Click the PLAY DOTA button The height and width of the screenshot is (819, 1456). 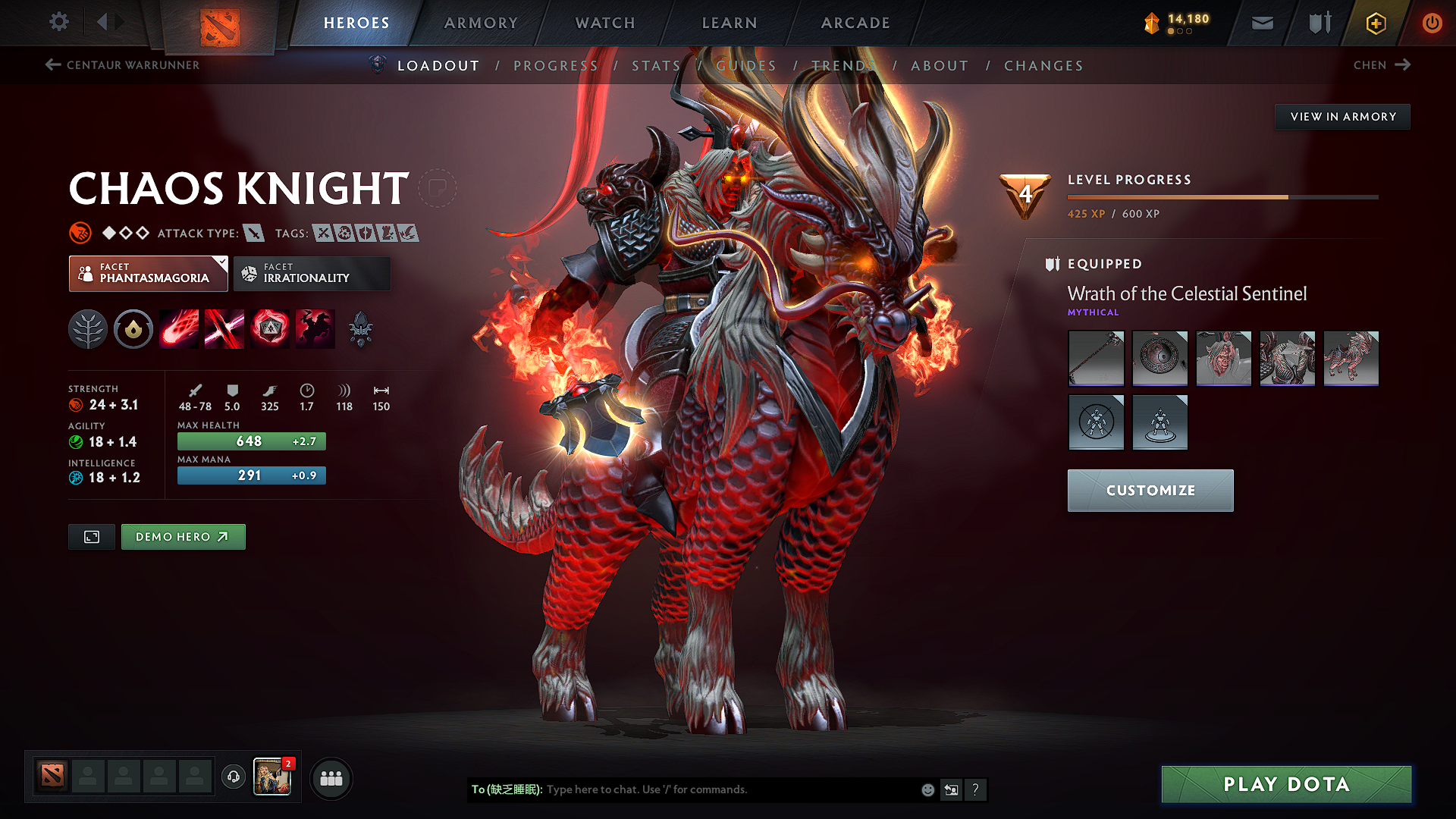(x=1285, y=784)
